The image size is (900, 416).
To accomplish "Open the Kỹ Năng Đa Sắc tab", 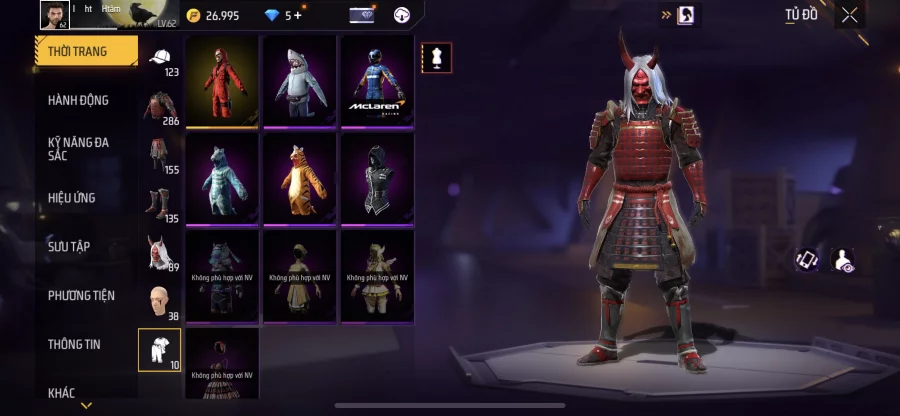I will coord(78,149).
